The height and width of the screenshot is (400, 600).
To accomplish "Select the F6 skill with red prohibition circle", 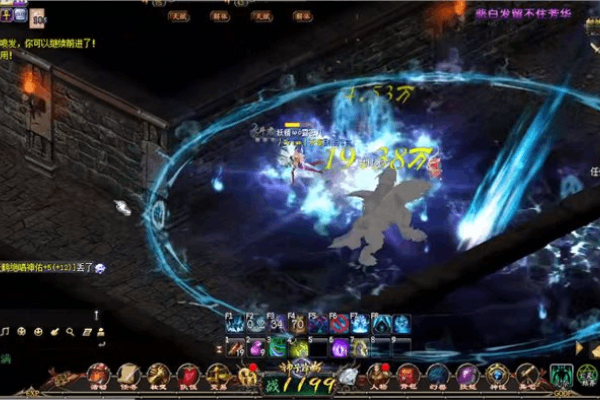I will [339, 324].
